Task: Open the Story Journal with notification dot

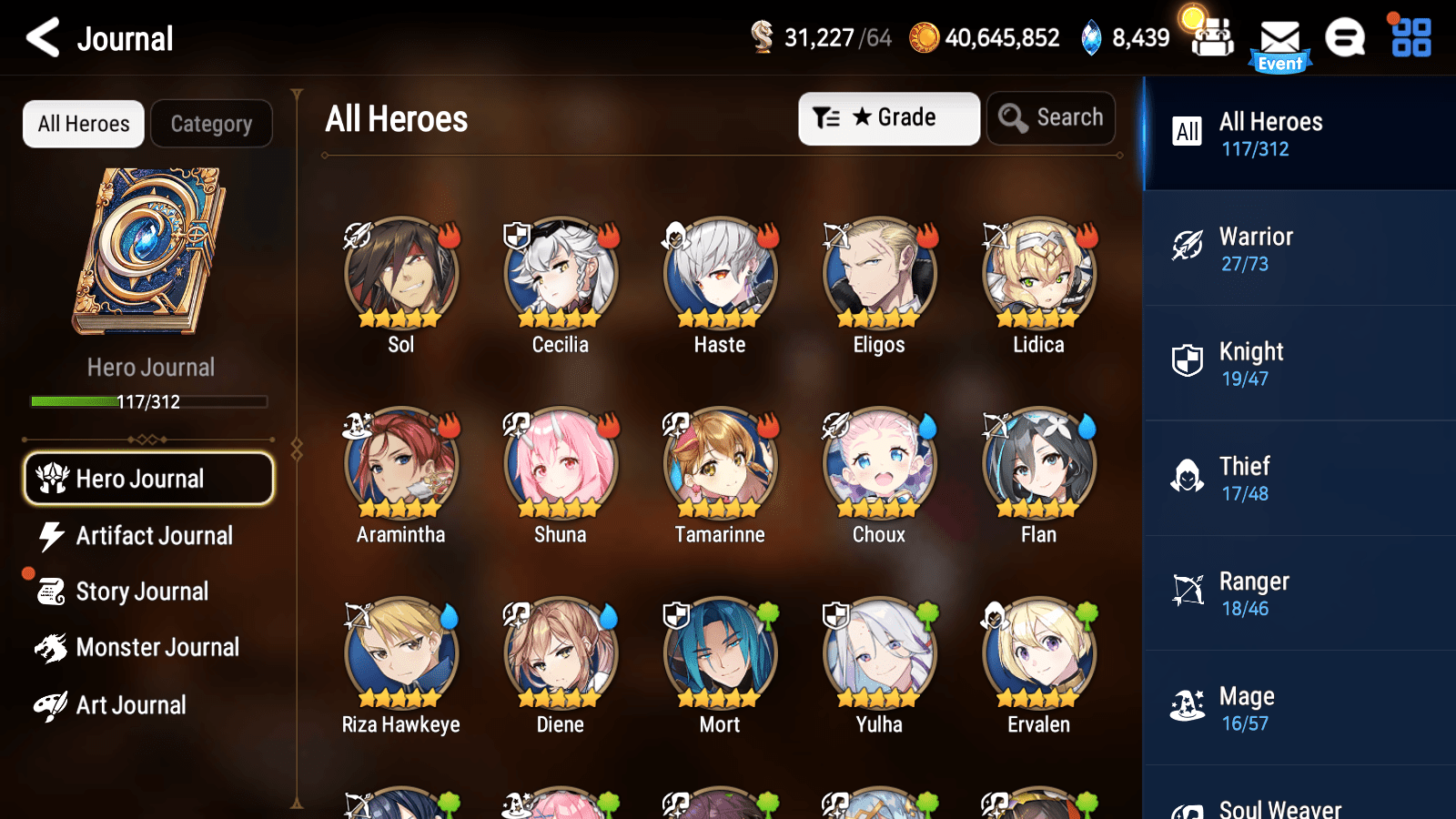Action: click(x=142, y=591)
